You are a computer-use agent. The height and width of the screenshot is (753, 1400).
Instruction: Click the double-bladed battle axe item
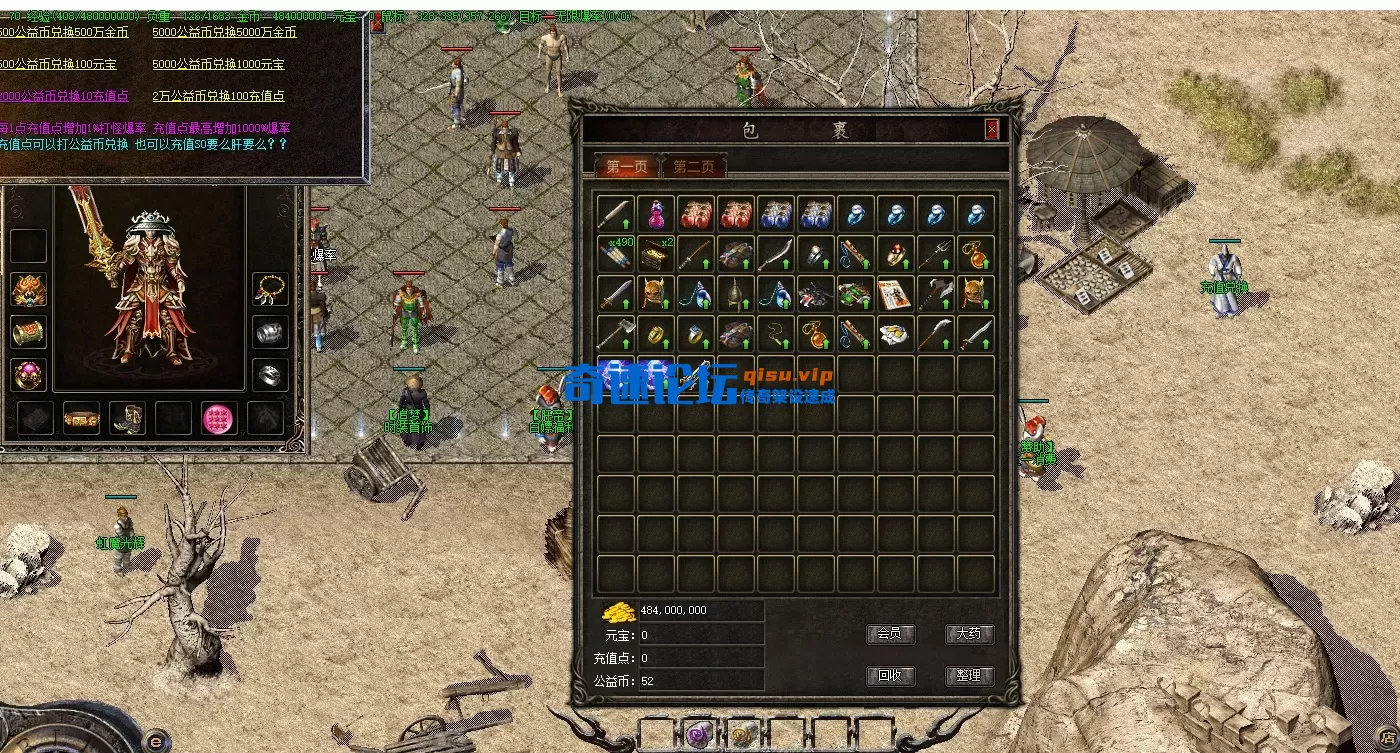click(936, 293)
